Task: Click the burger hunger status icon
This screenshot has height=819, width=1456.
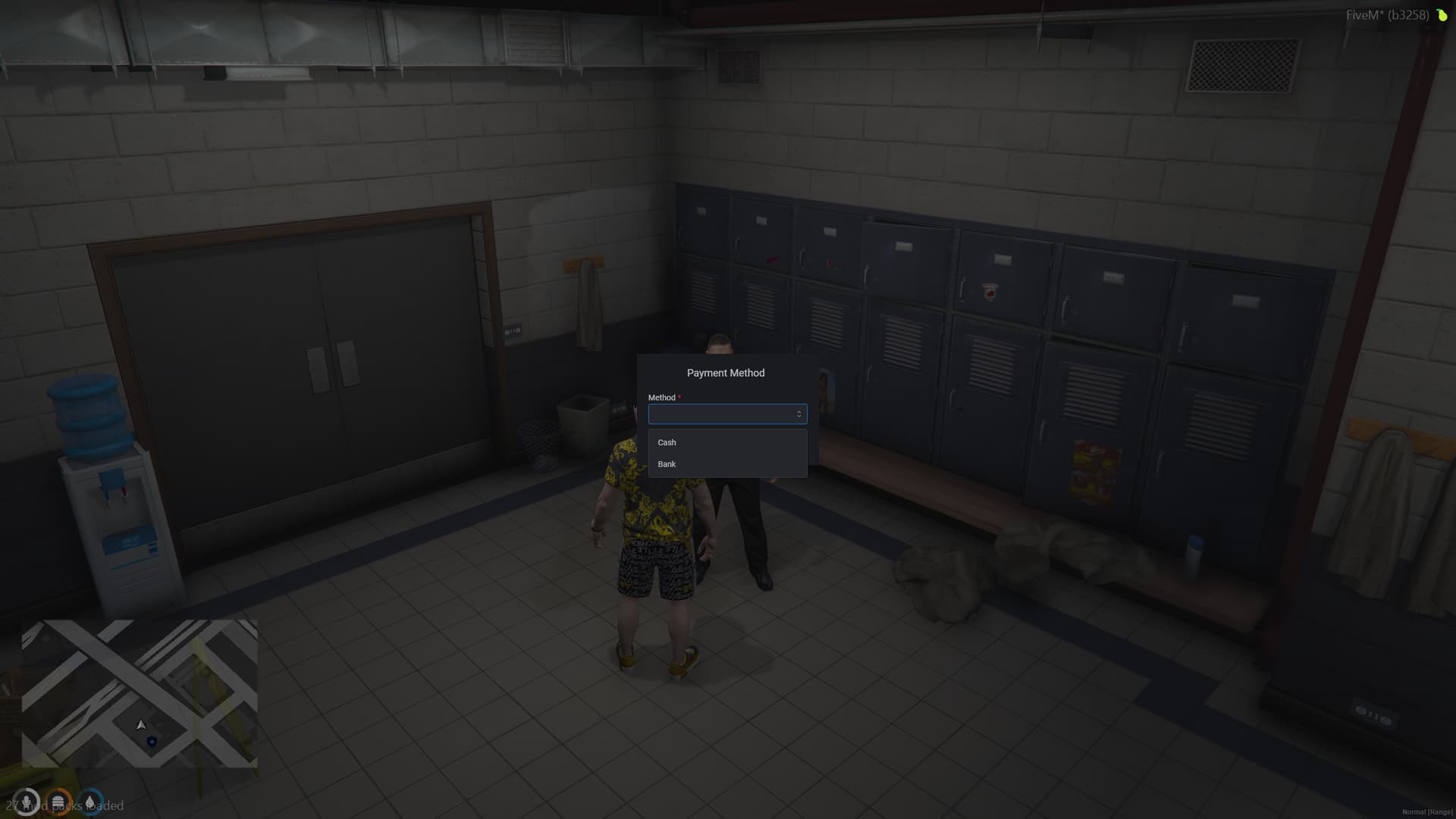Action: coord(57,801)
